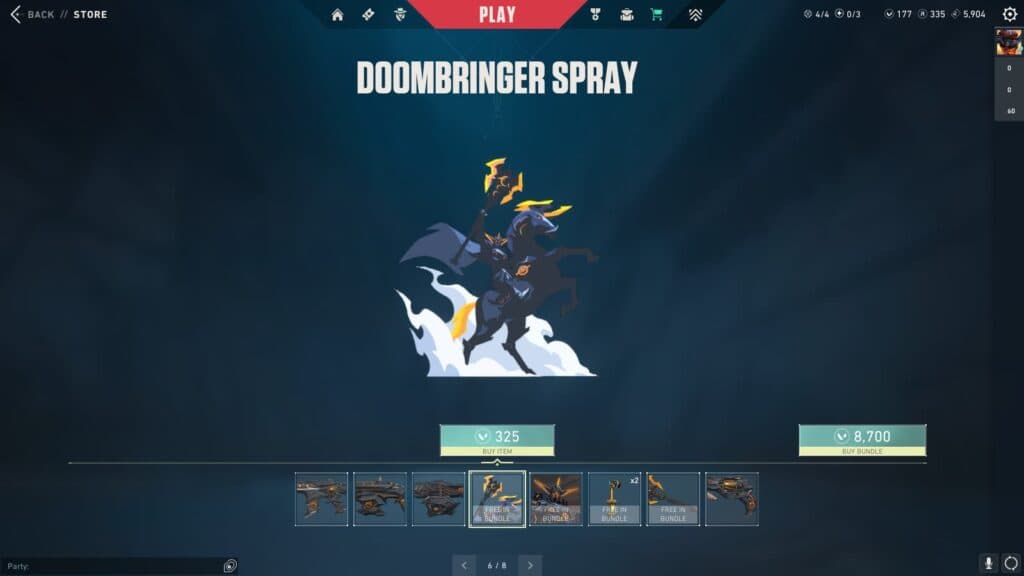
Task: Toggle the microphone button
Action: [988, 564]
